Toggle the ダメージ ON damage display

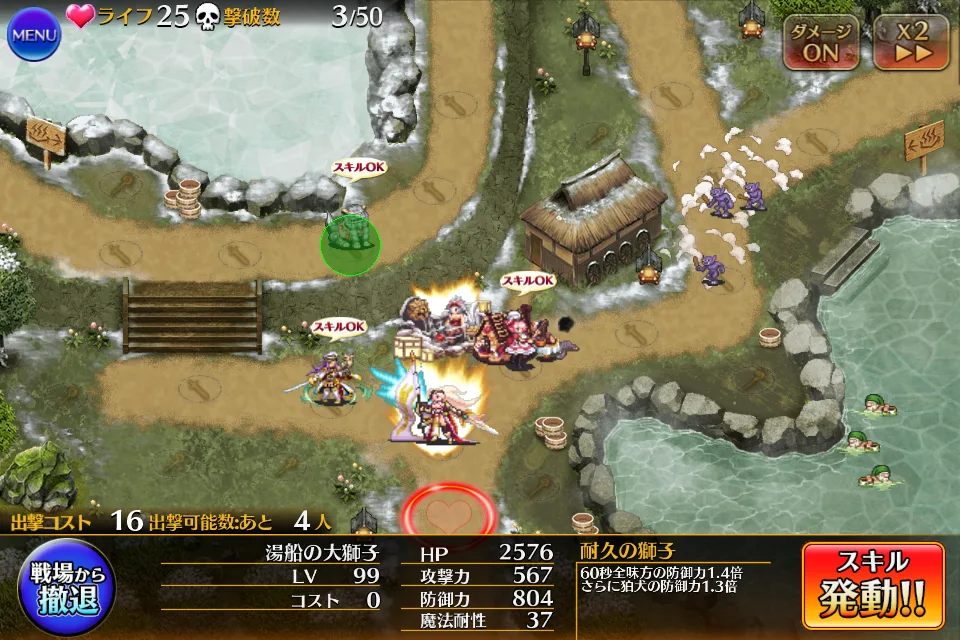pos(820,42)
